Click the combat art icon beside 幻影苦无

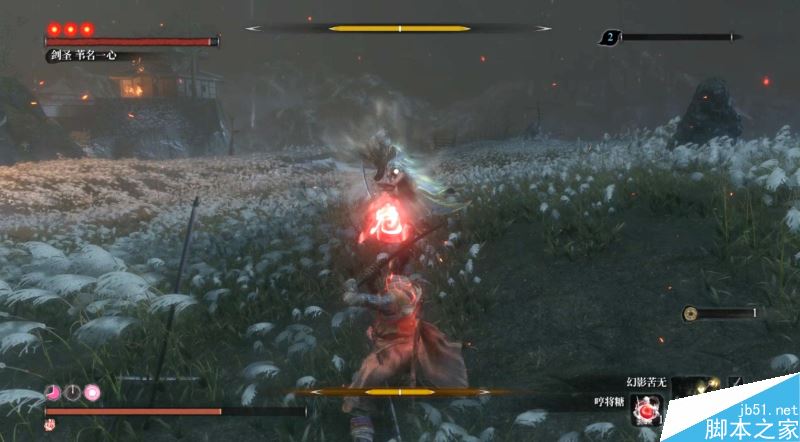tap(735, 382)
